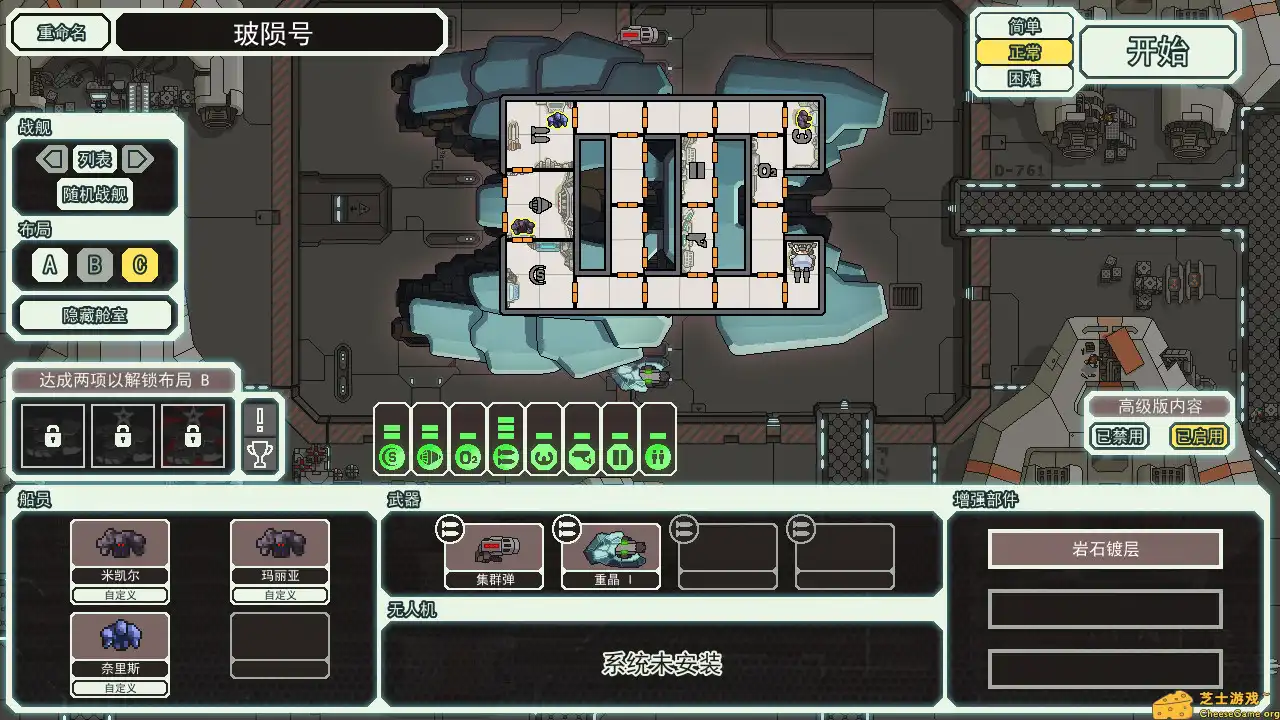Image resolution: width=1280 pixels, height=720 pixels.
Task: Enable advanced content via 已启用 toggle
Action: click(x=1197, y=437)
